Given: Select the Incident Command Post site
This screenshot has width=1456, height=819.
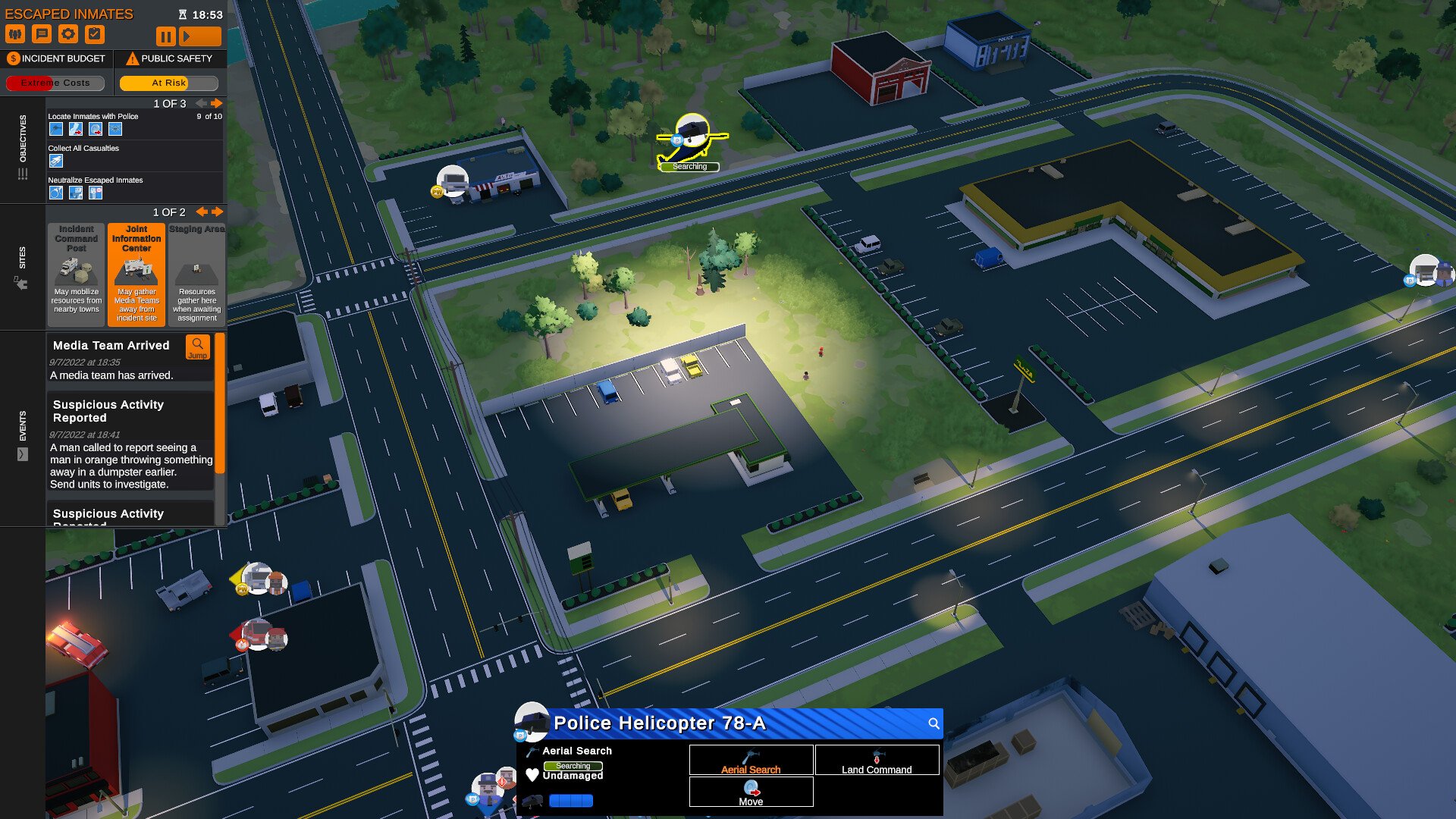Looking at the screenshot, I should 76,274.
